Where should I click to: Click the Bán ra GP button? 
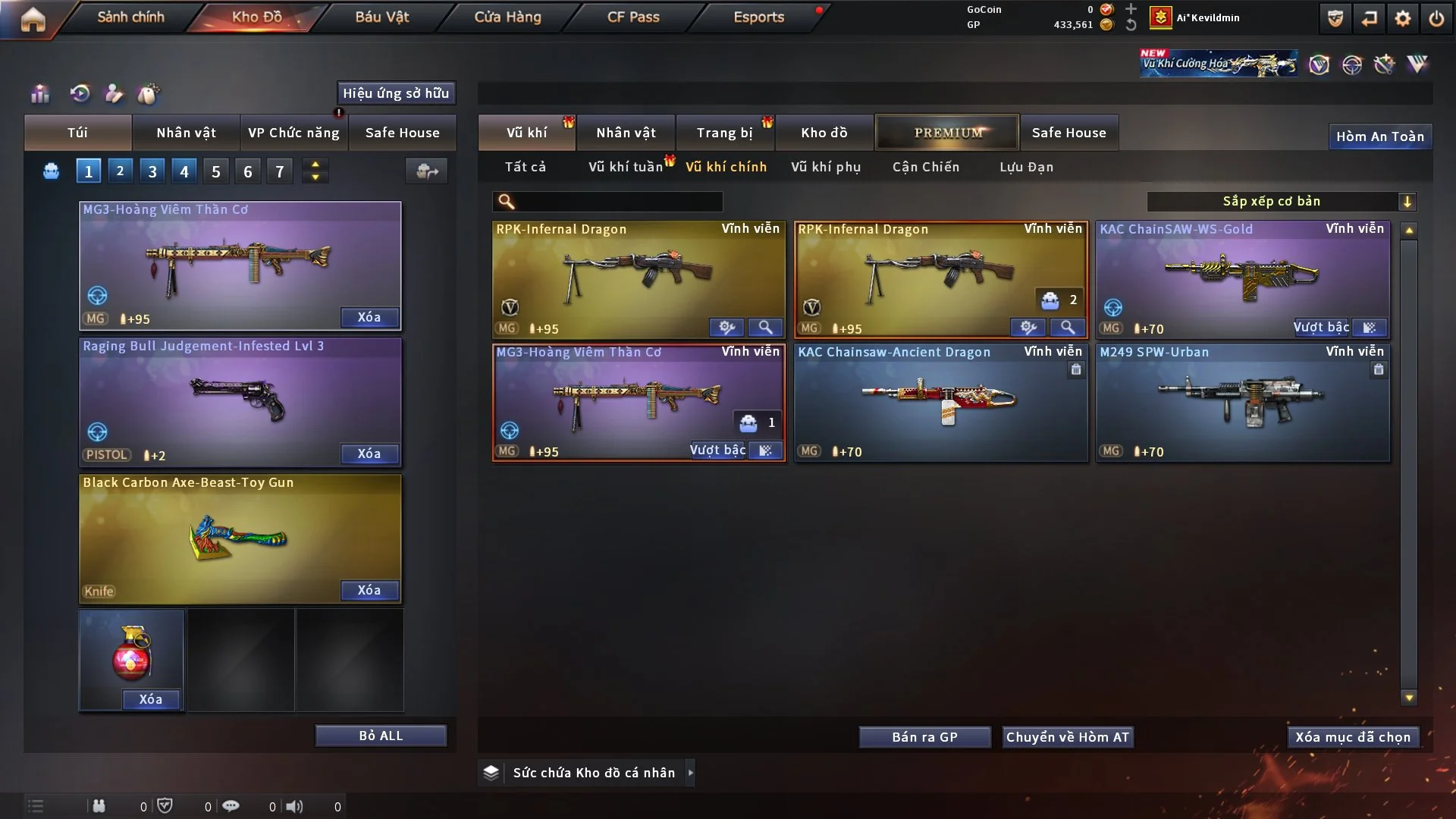(x=924, y=737)
